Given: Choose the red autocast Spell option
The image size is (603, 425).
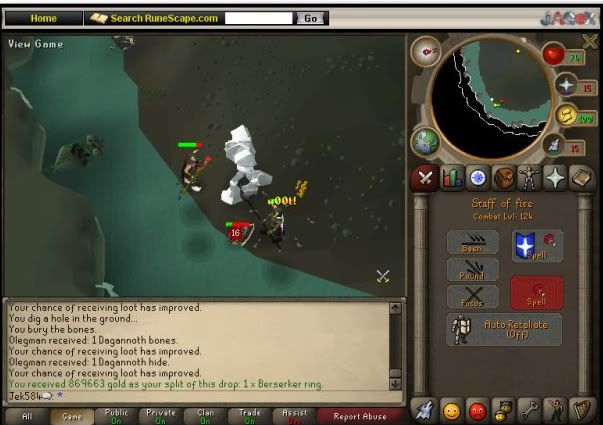Looking at the screenshot, I should [x=537, y=293].
